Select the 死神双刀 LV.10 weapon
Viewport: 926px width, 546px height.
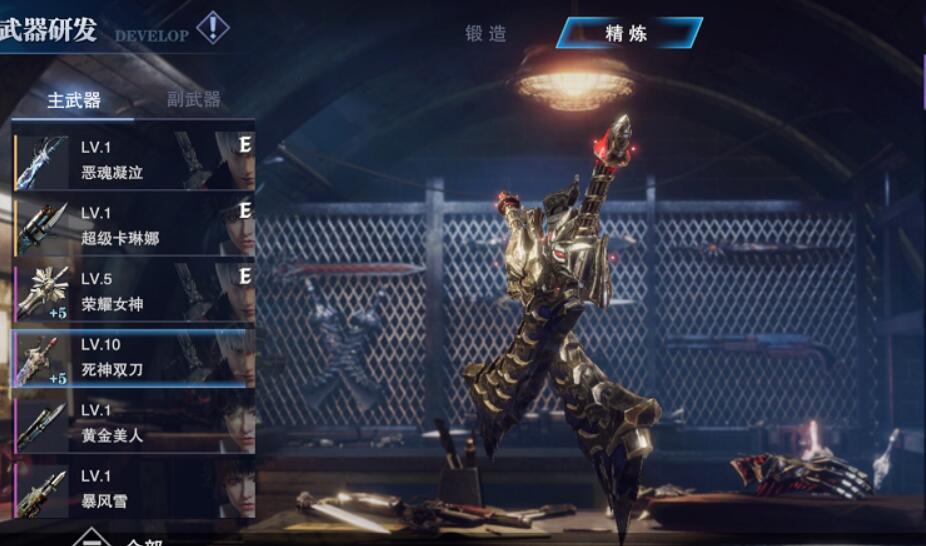[x=133, y=357]
